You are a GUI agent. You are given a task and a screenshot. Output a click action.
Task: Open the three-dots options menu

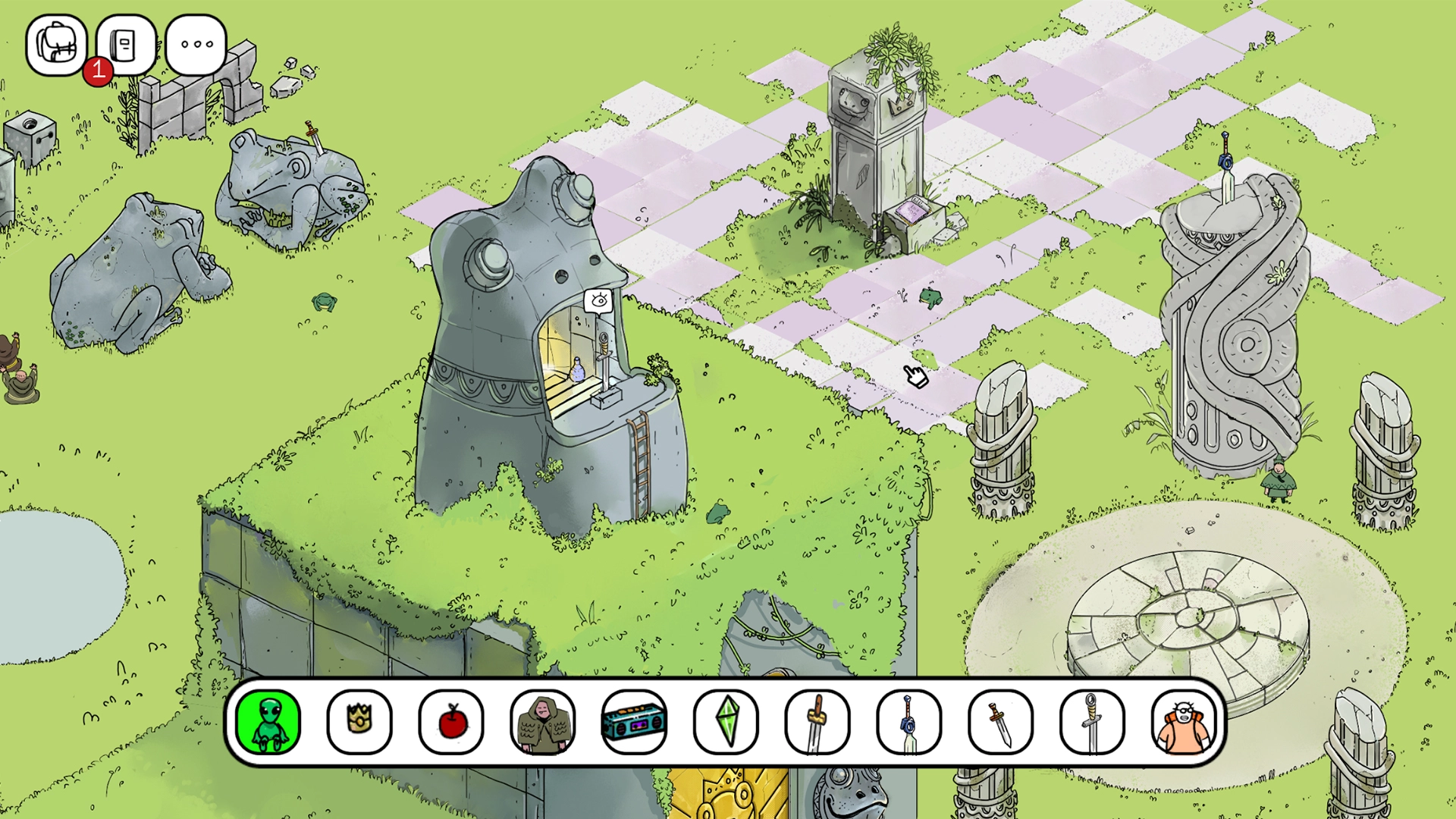point(196,45)
